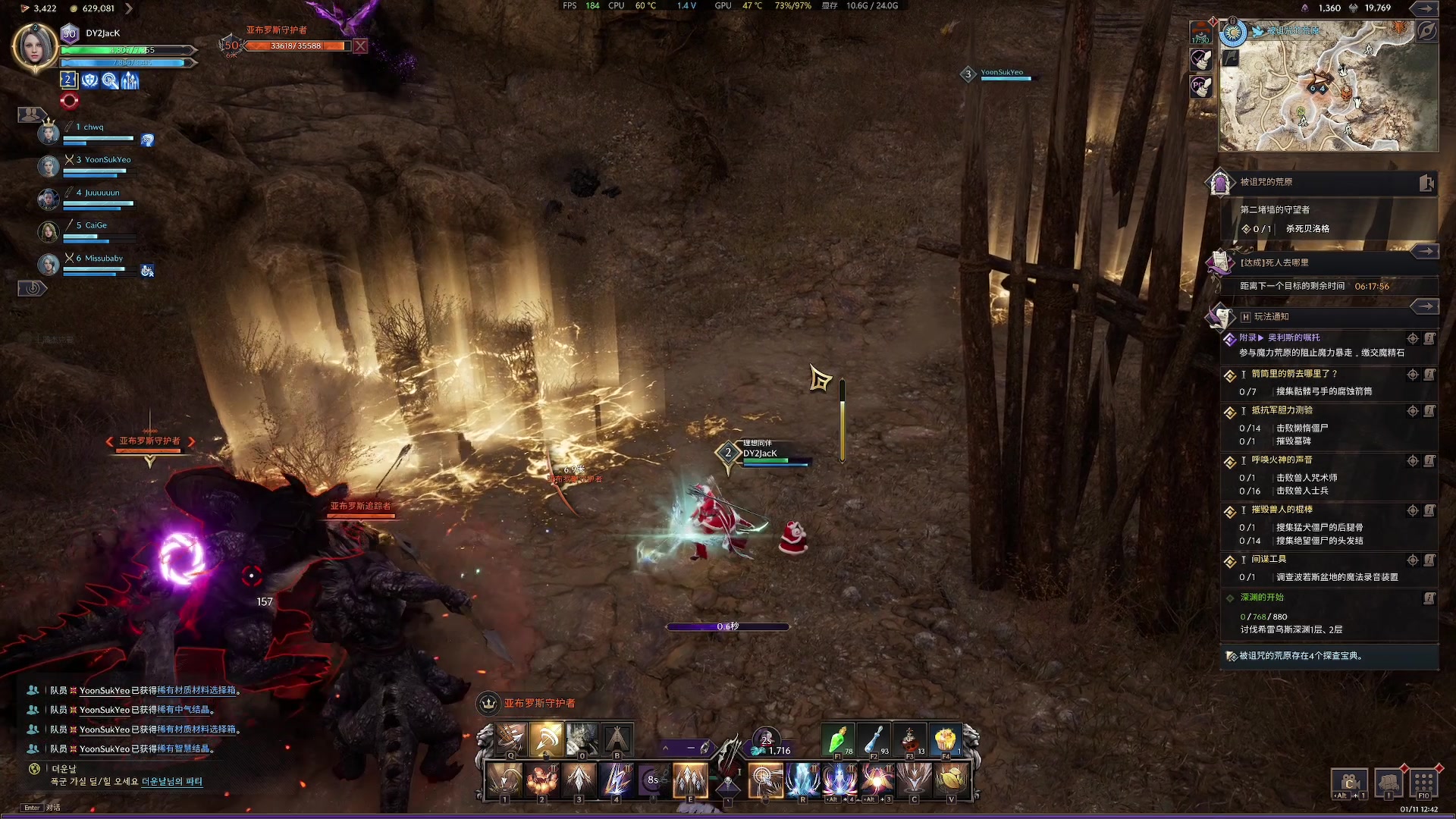
Task: Click the chat input field
Action: (227, 808)
